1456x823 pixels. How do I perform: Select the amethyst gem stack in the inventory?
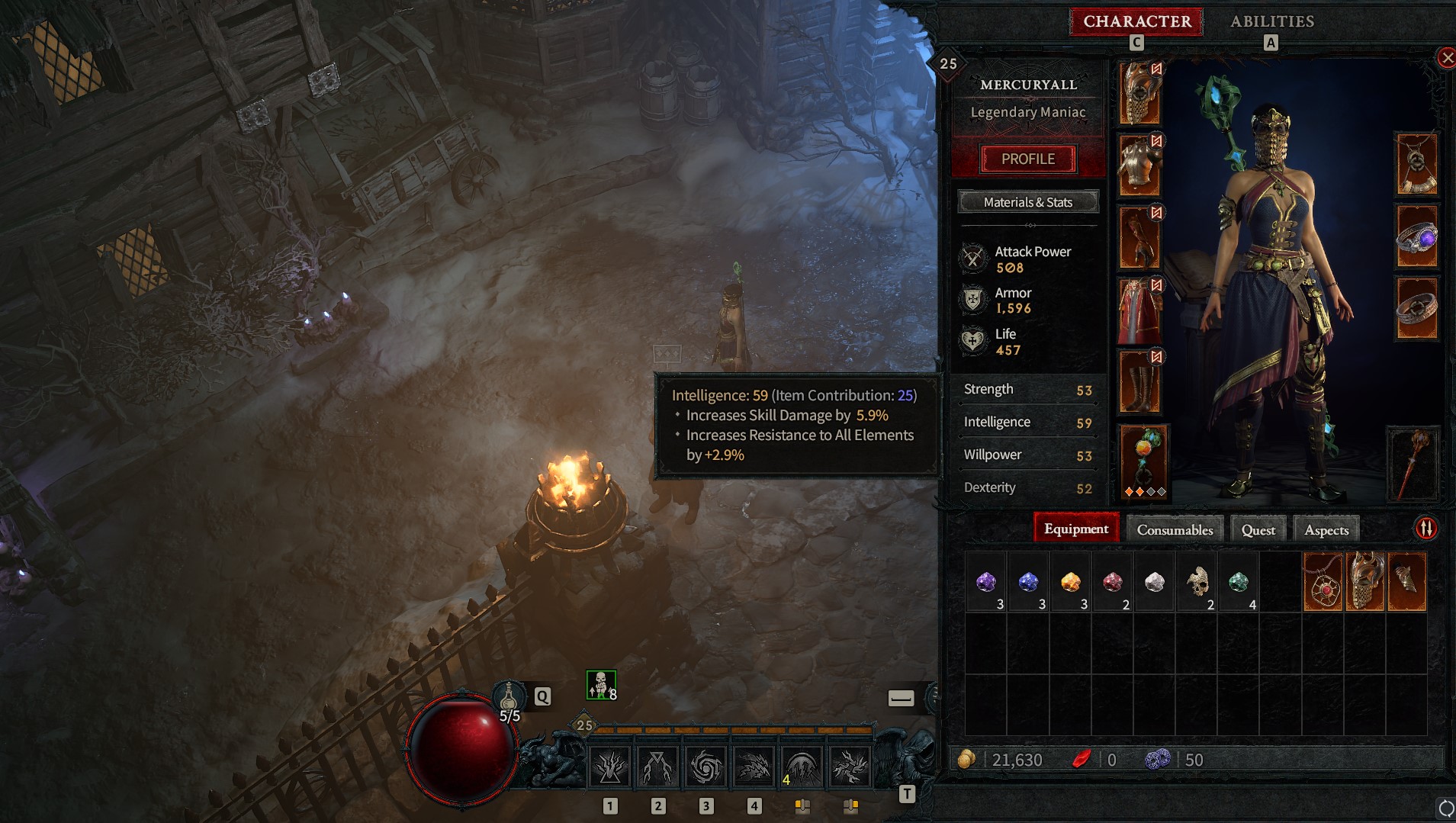click(x=988, y=583)
